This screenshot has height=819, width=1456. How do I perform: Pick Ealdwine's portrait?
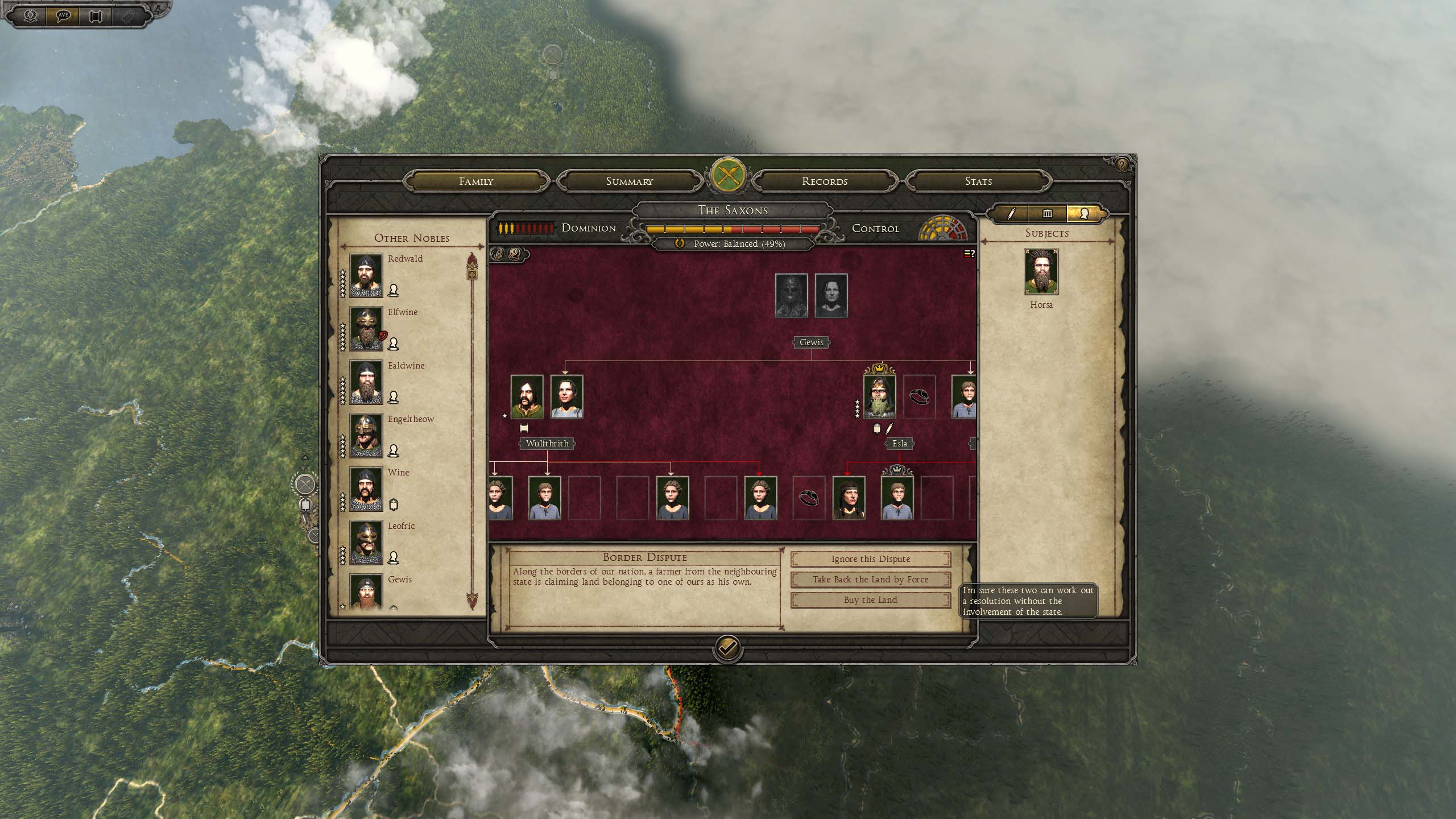(x=366, y=382)
